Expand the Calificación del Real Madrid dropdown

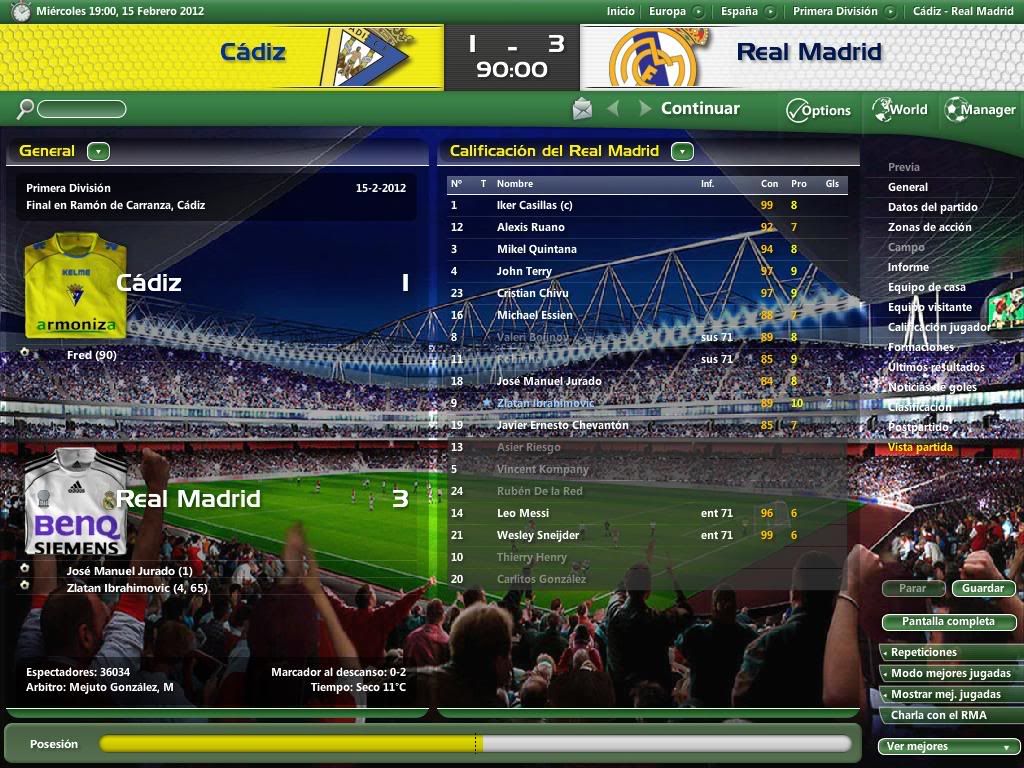(682, 152)
